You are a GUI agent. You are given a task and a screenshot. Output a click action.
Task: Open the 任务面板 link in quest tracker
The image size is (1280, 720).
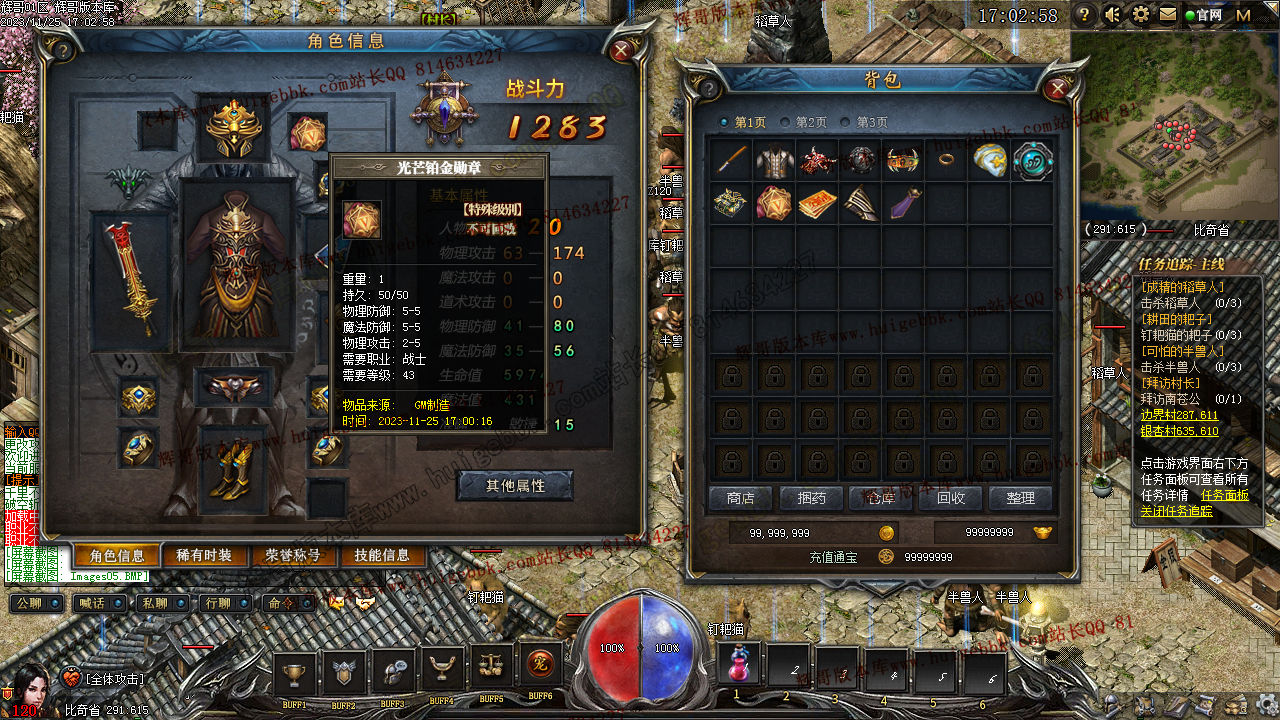pyautogui.click(x=1224, y=495)
